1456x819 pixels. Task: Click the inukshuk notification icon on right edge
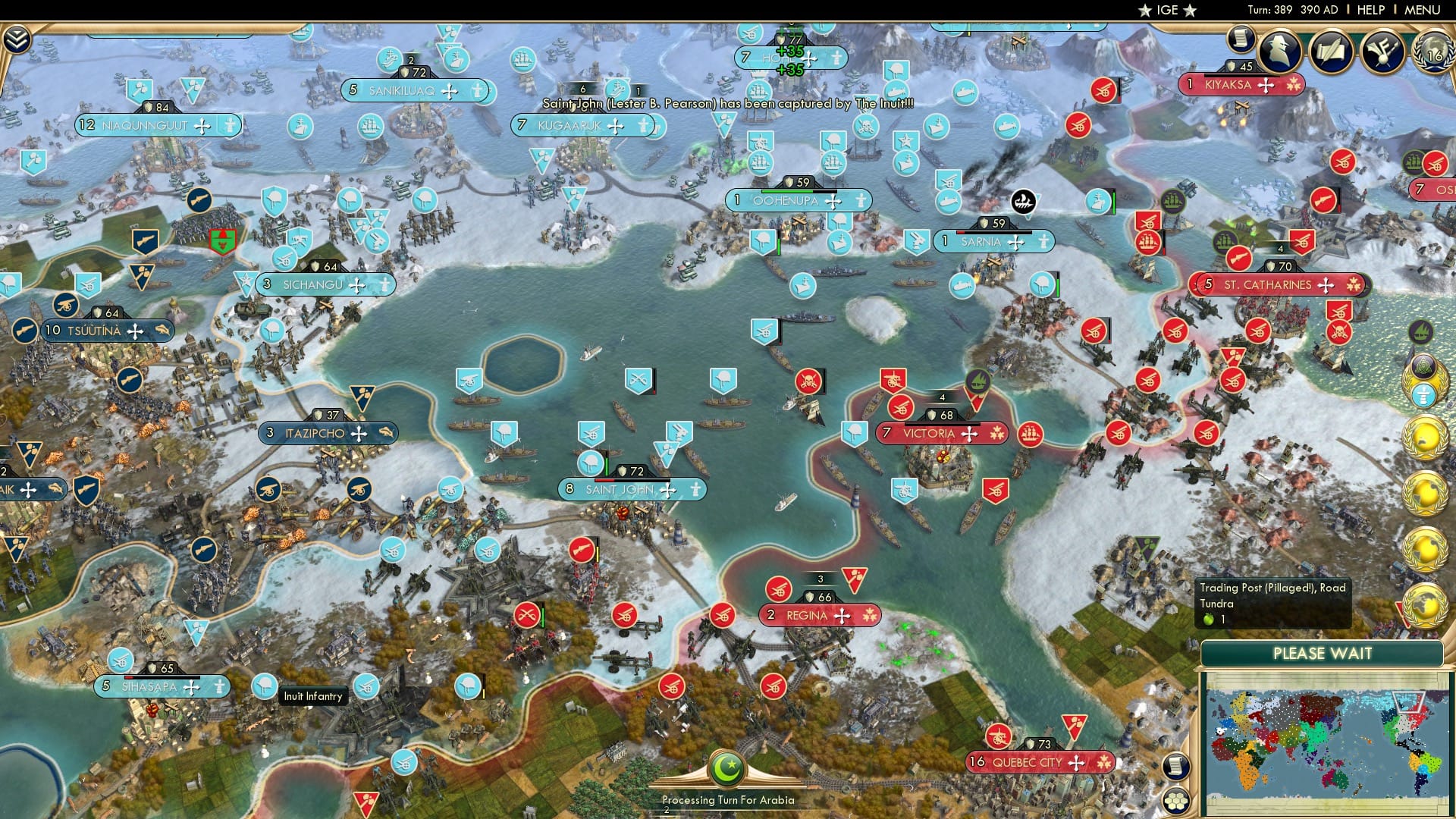[1423, 396]
